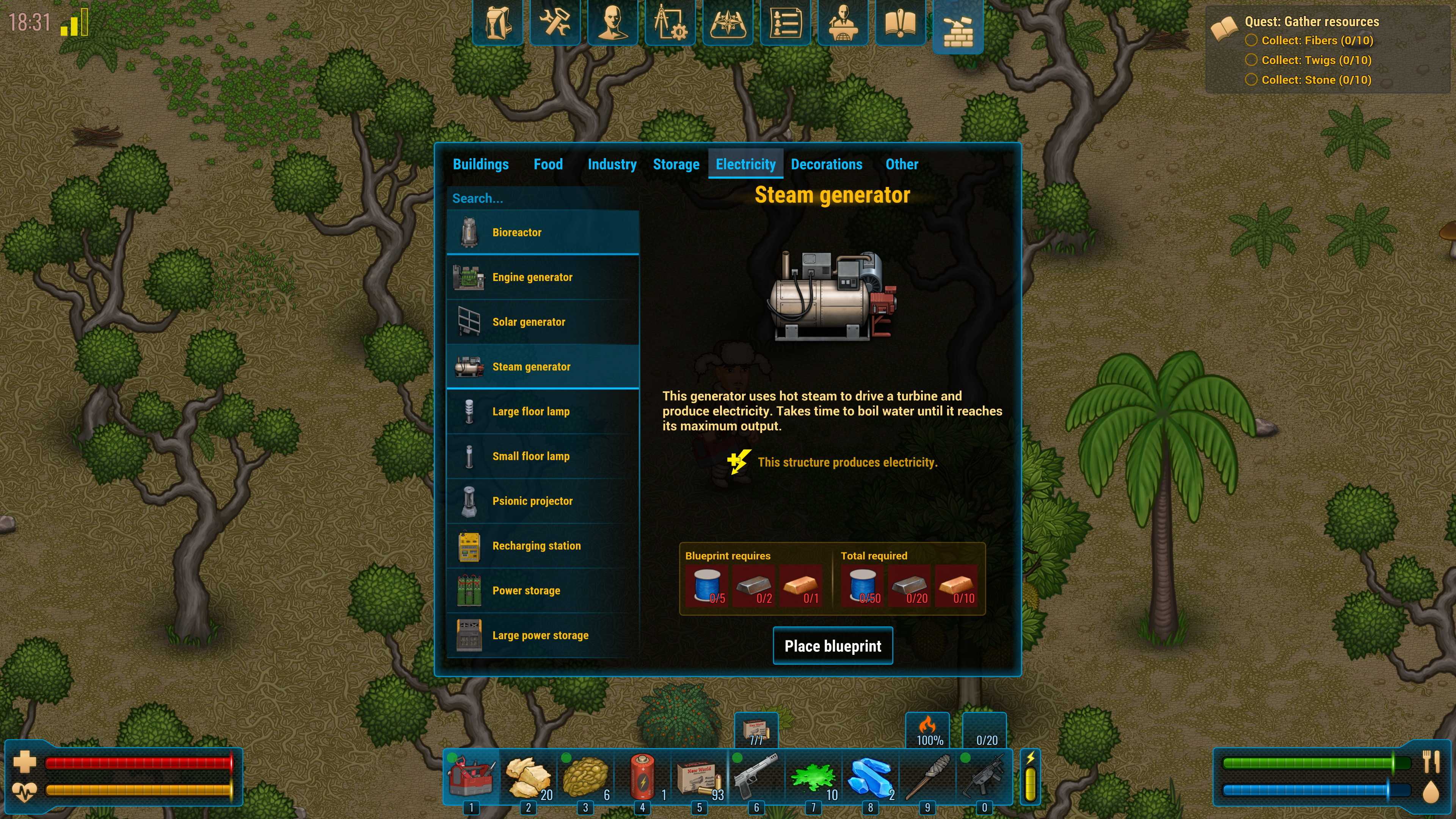Adjust the 100% fire intensity control
The width and height of the screenshot is (1456, 819).
(927, 729)
